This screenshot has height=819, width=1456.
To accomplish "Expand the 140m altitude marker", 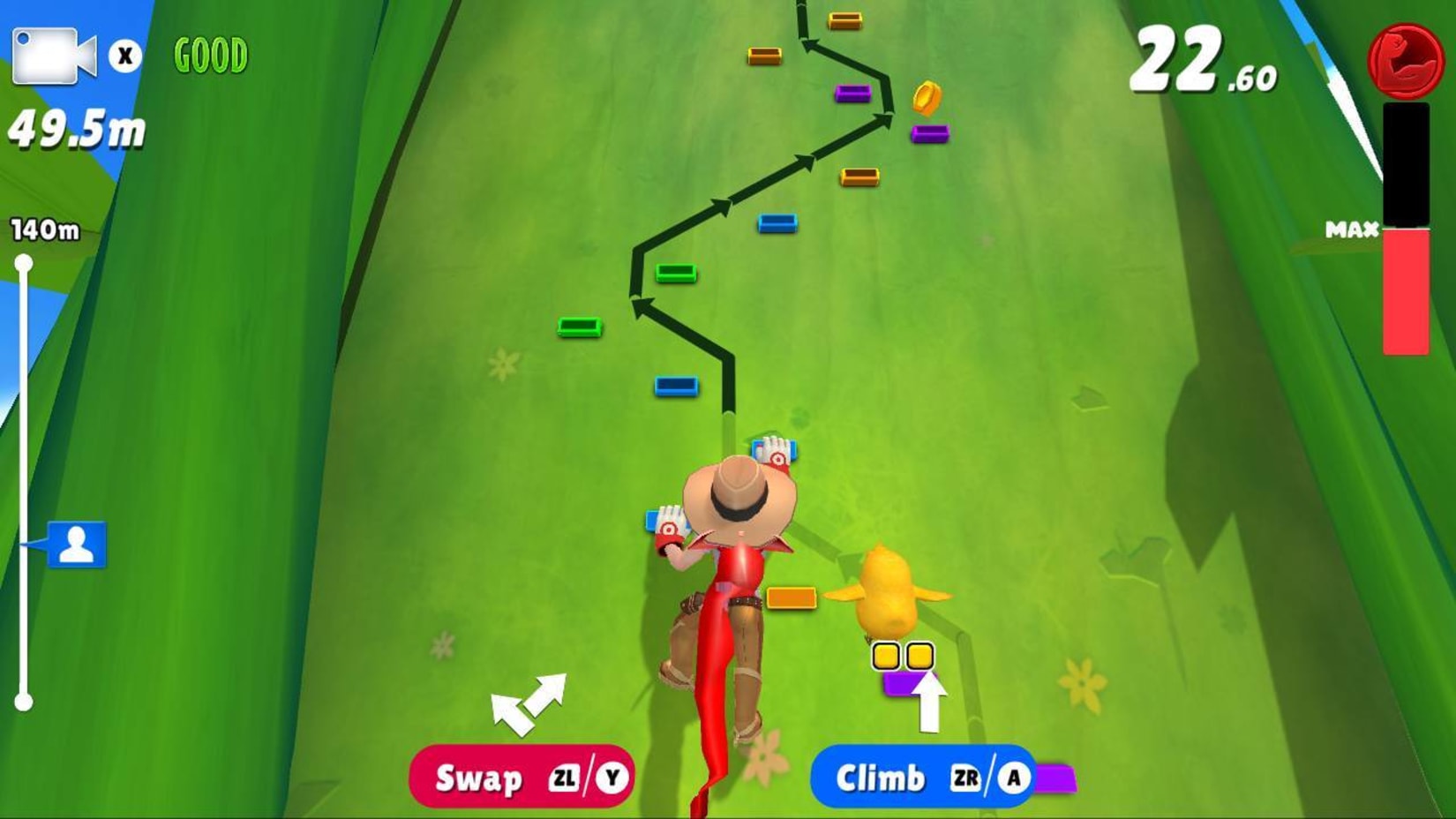I will (x=43, y=228).
